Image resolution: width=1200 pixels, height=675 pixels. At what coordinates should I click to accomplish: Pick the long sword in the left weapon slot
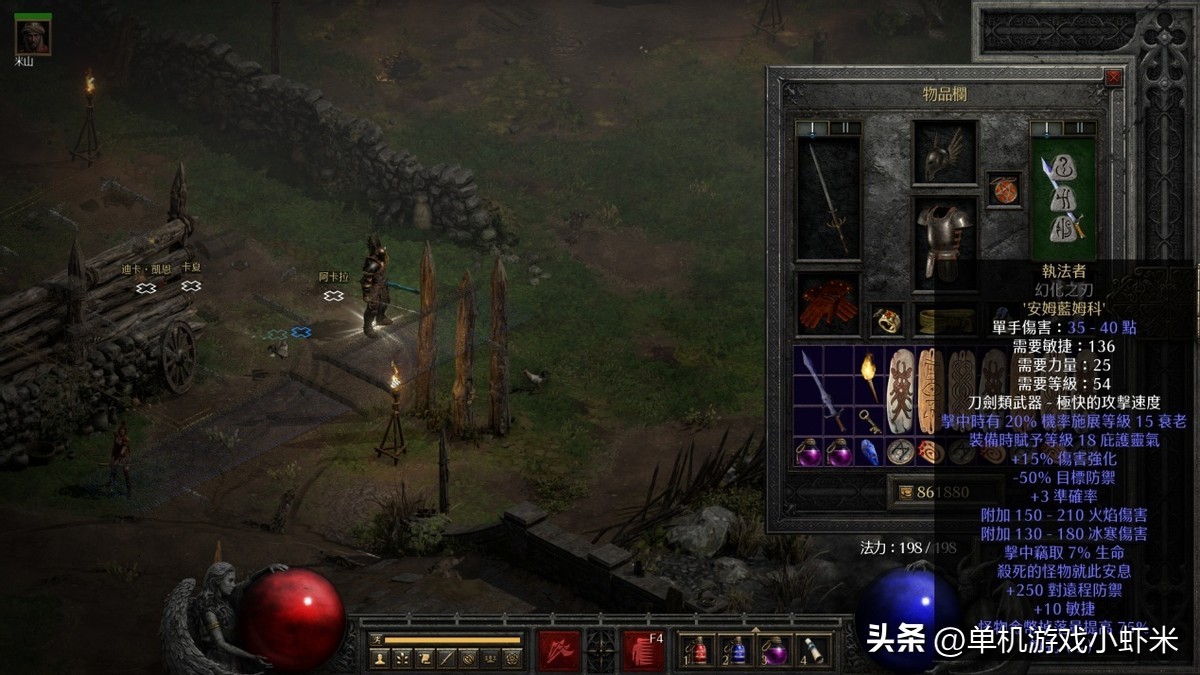[x=828, y=197]
